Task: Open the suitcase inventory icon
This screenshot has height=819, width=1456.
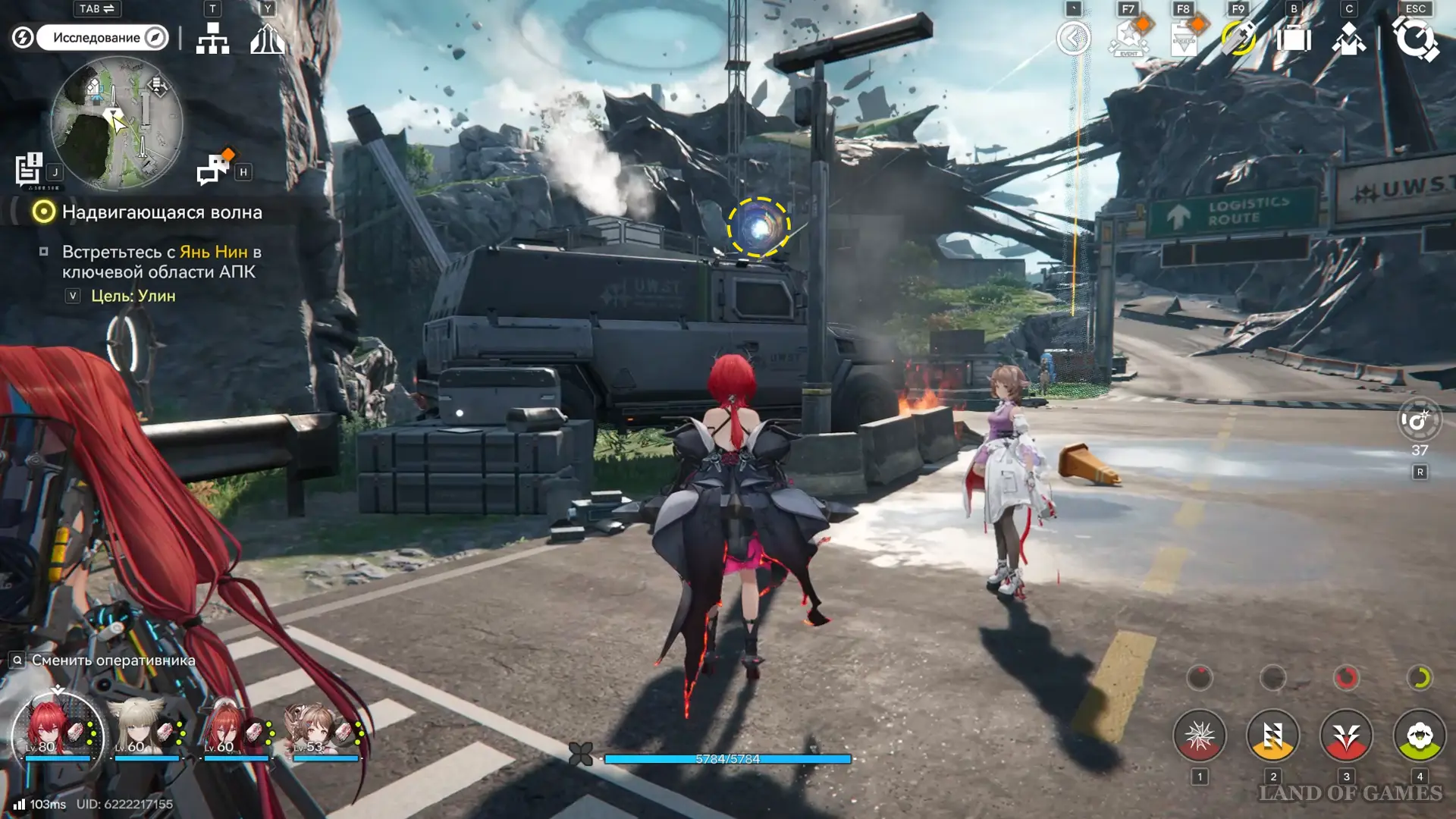Action: pos(1294,38)
